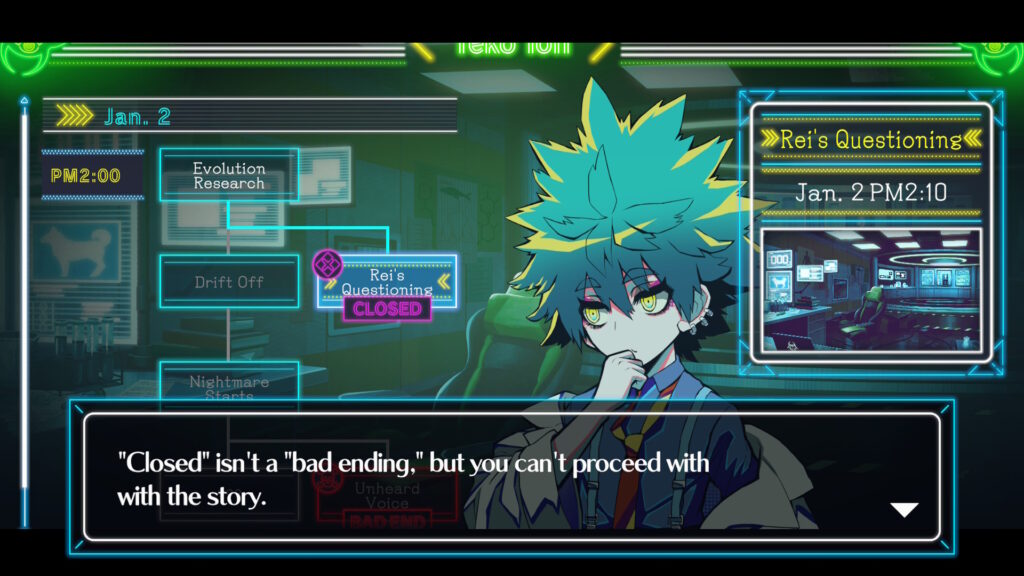Advance dialogue with the white arrow

pos(904,510)
